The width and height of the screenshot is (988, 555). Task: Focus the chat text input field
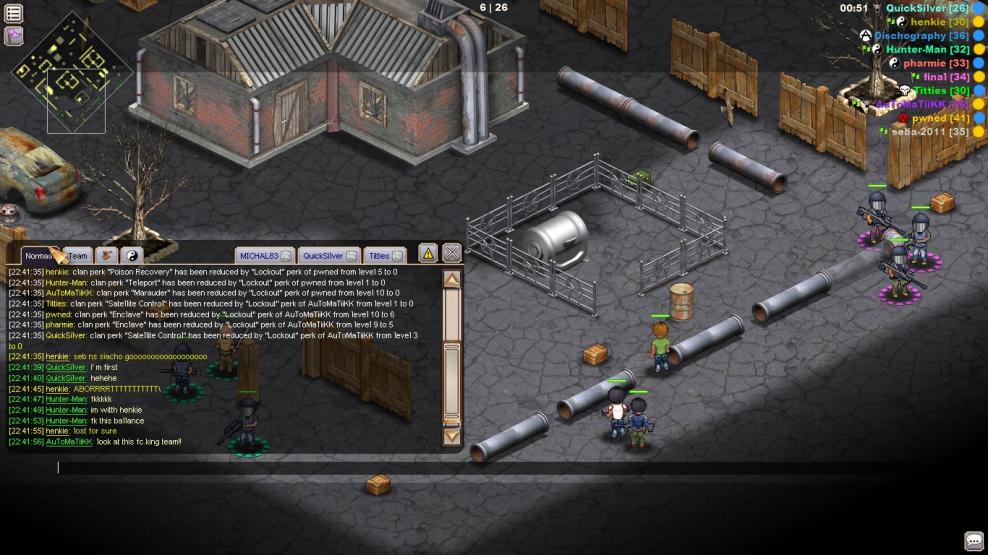pyautogui.click(x=250, y=467)
